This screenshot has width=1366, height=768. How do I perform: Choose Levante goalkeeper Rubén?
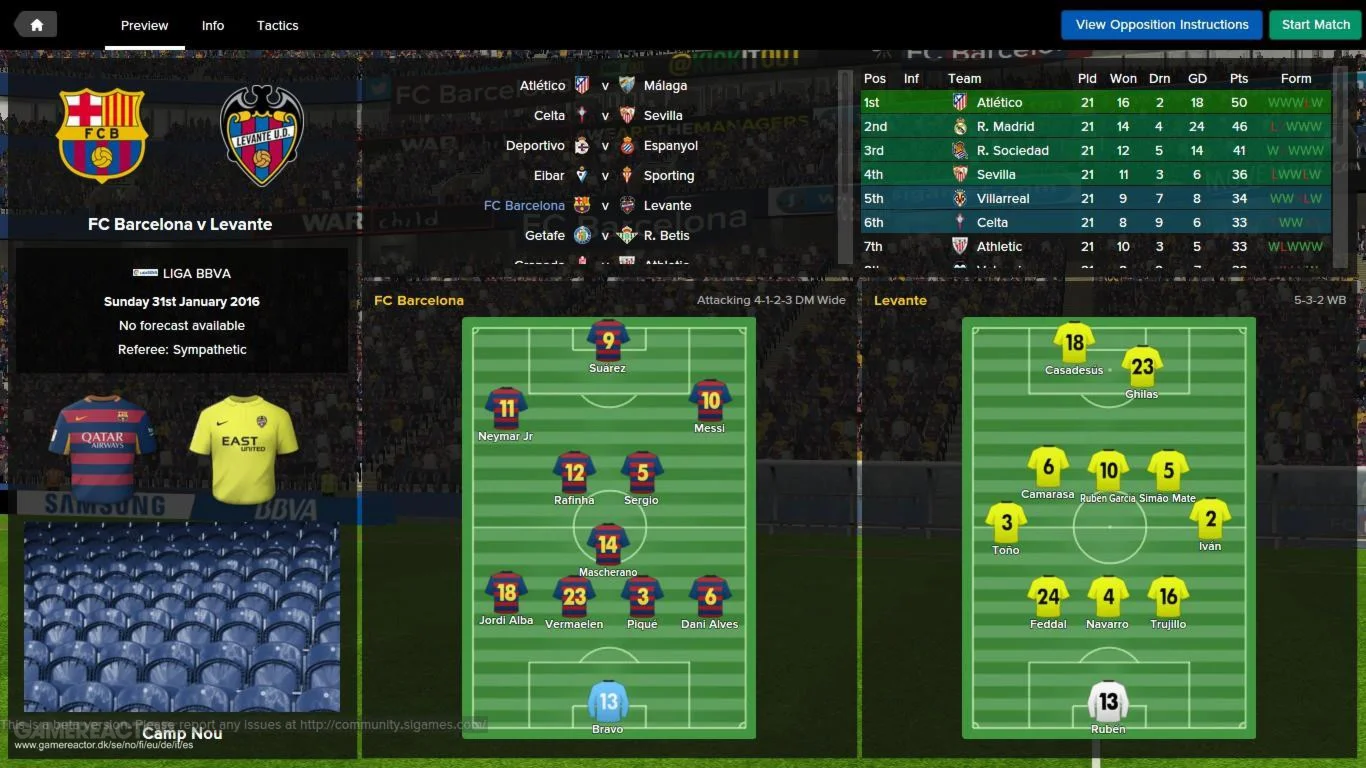1108,701
